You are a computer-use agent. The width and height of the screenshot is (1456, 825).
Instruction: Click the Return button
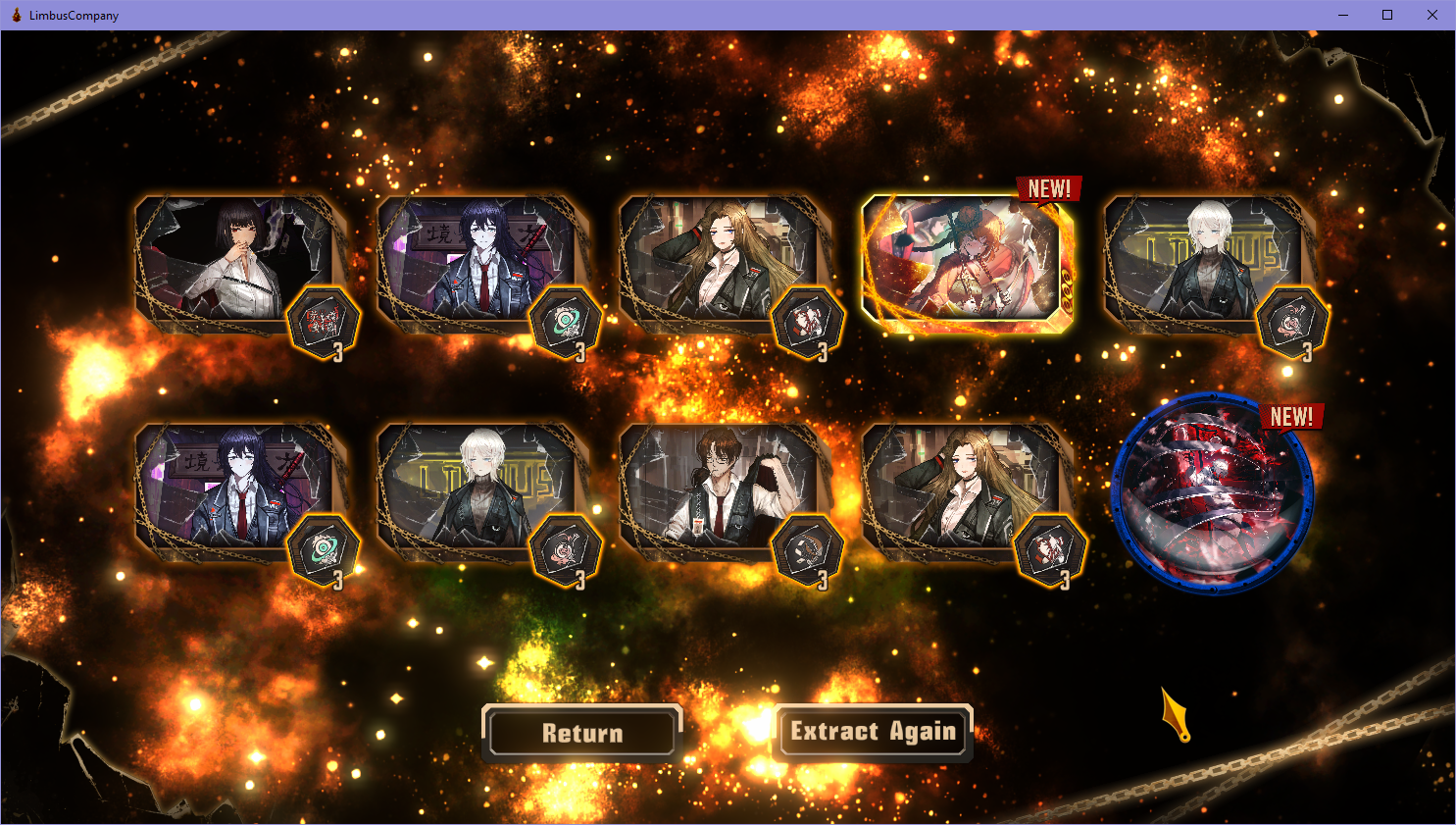point(582,733)
